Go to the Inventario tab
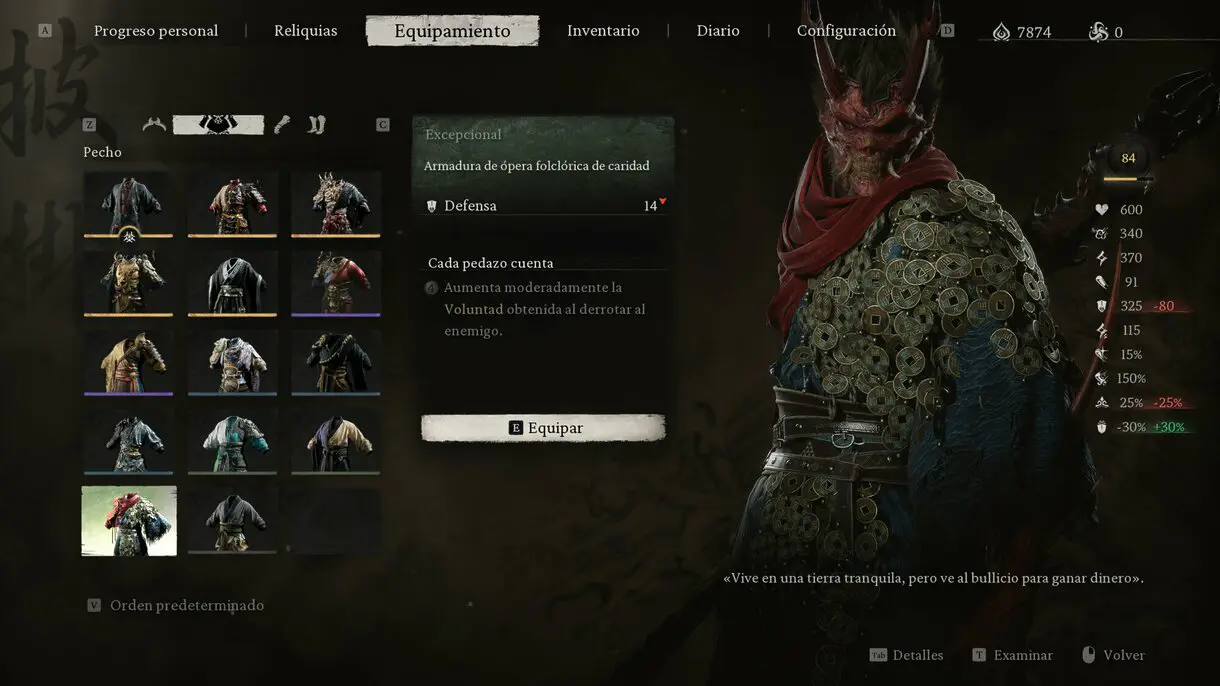 pyautogui.click(x=603, y=31)
